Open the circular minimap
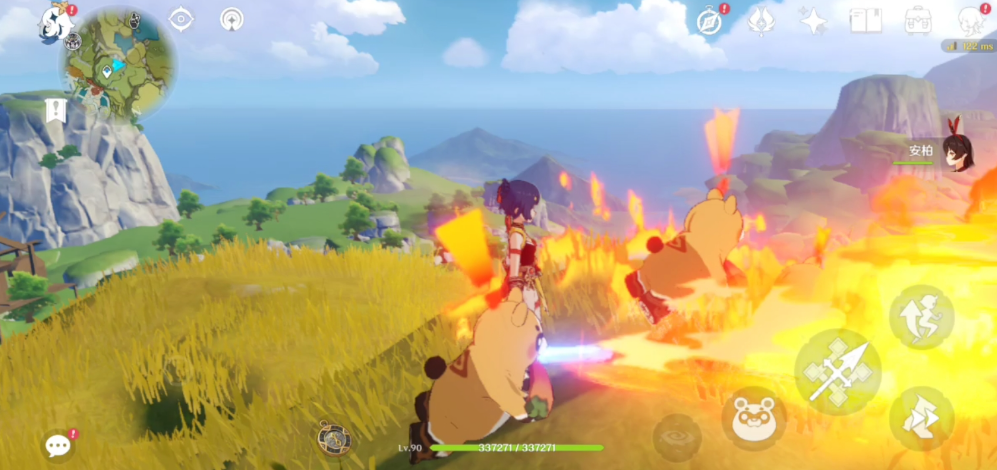 [118, 67]
